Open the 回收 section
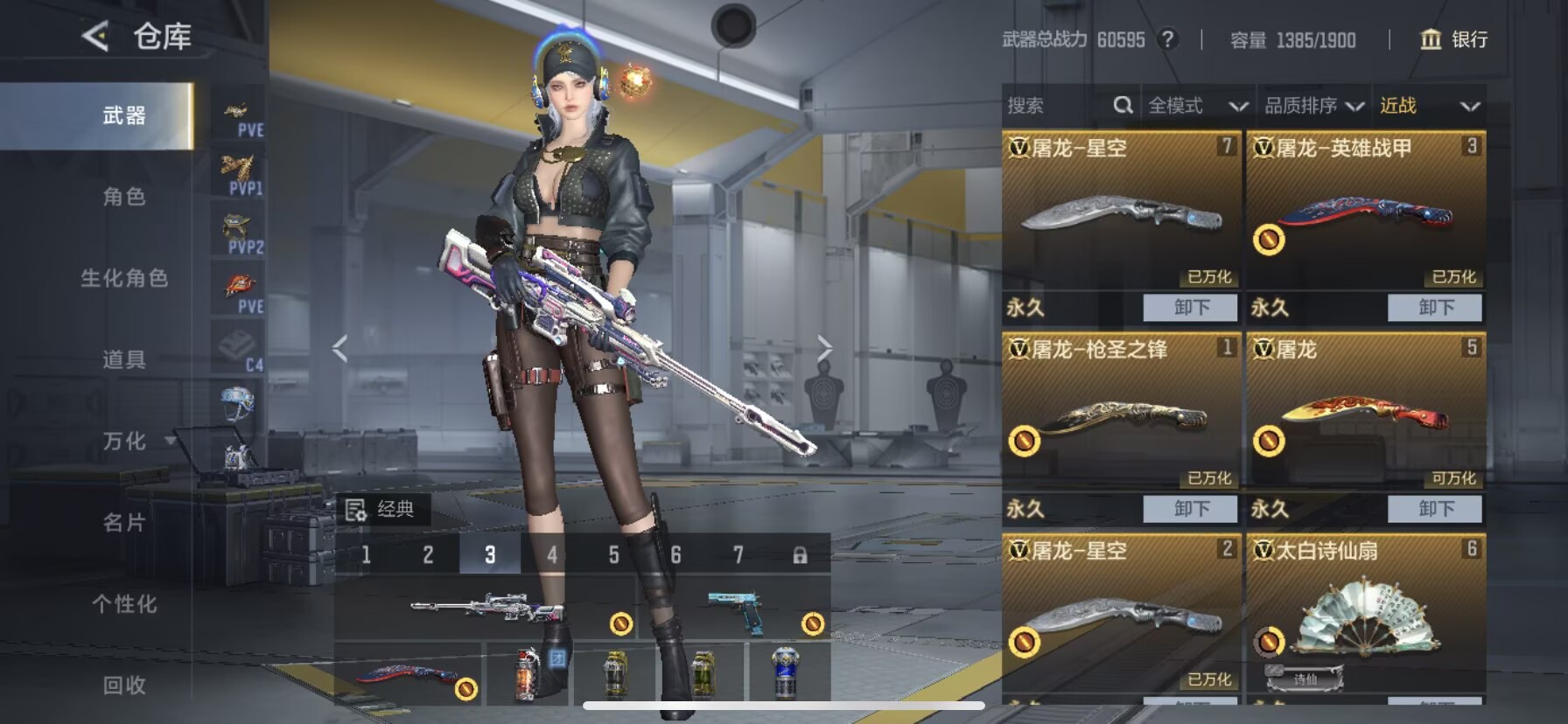Viewport: 1568px width, 724px height. click(x=124, y=686)
